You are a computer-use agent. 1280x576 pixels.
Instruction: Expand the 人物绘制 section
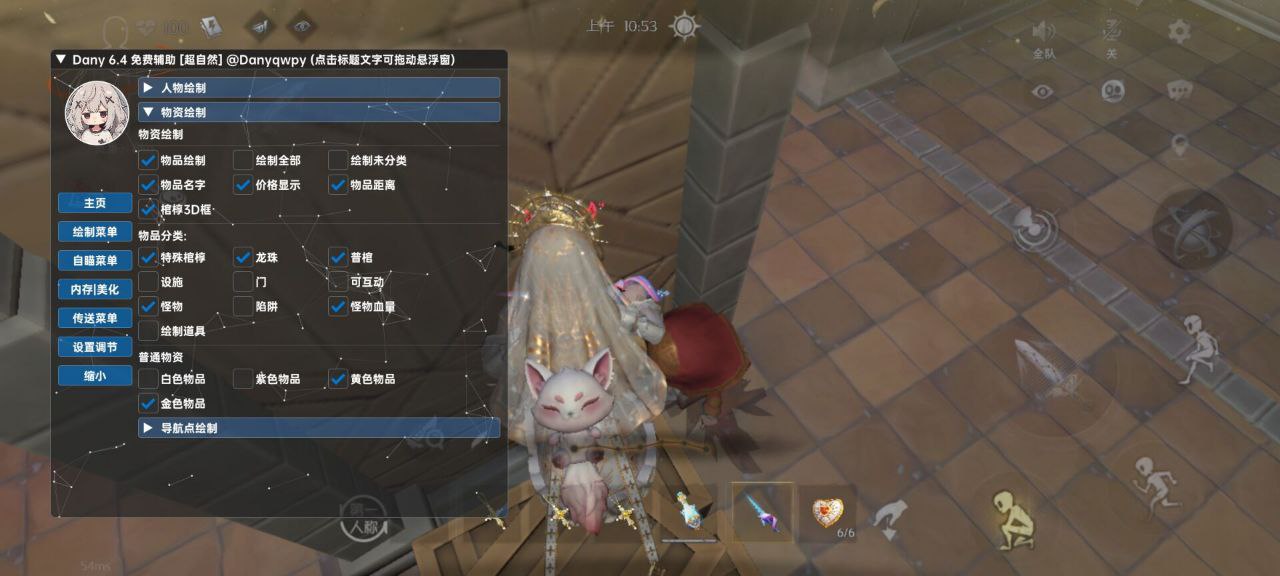click(x=319, y=88)
